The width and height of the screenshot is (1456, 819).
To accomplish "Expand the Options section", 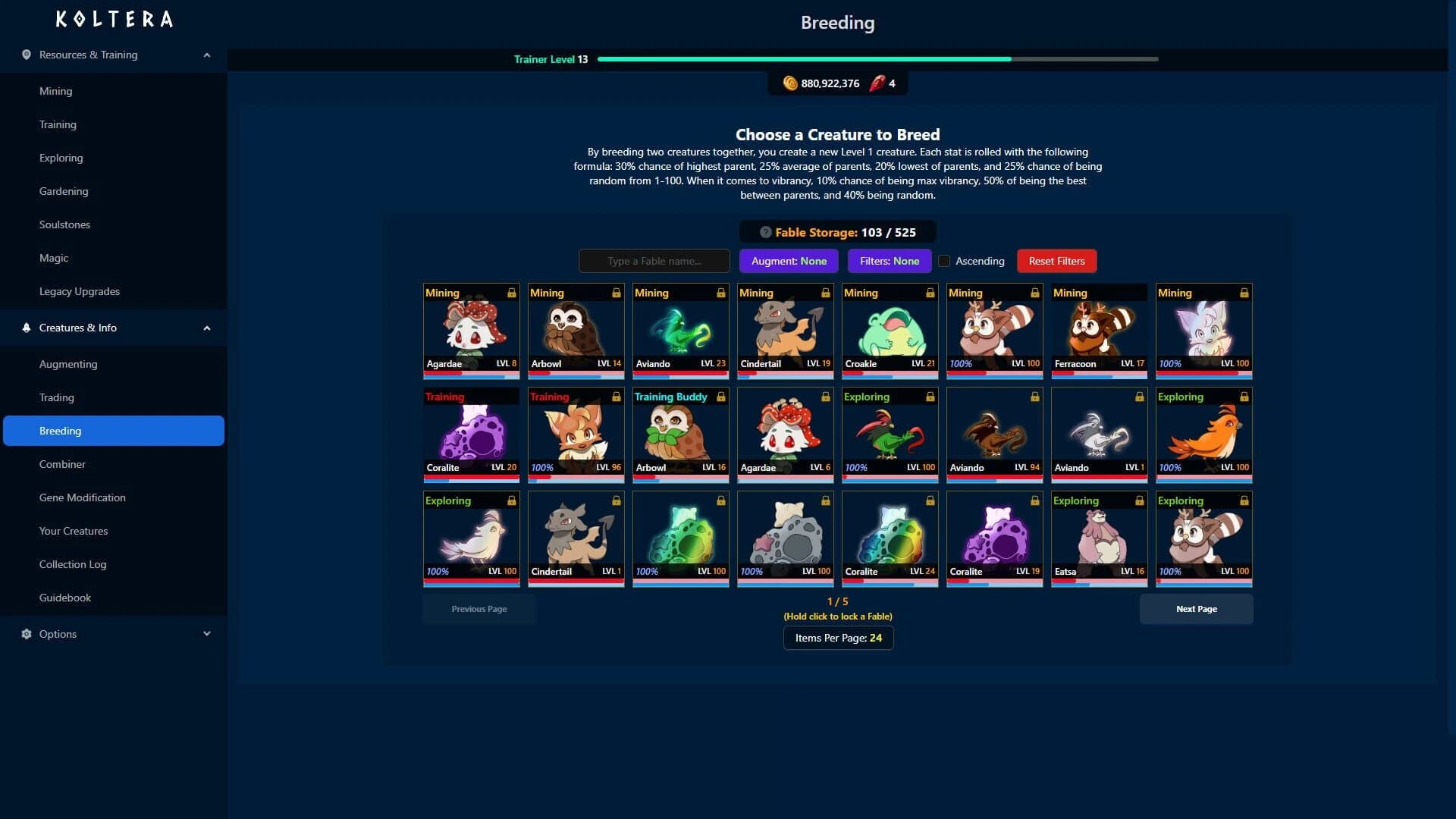I will (x=206, y=634).
